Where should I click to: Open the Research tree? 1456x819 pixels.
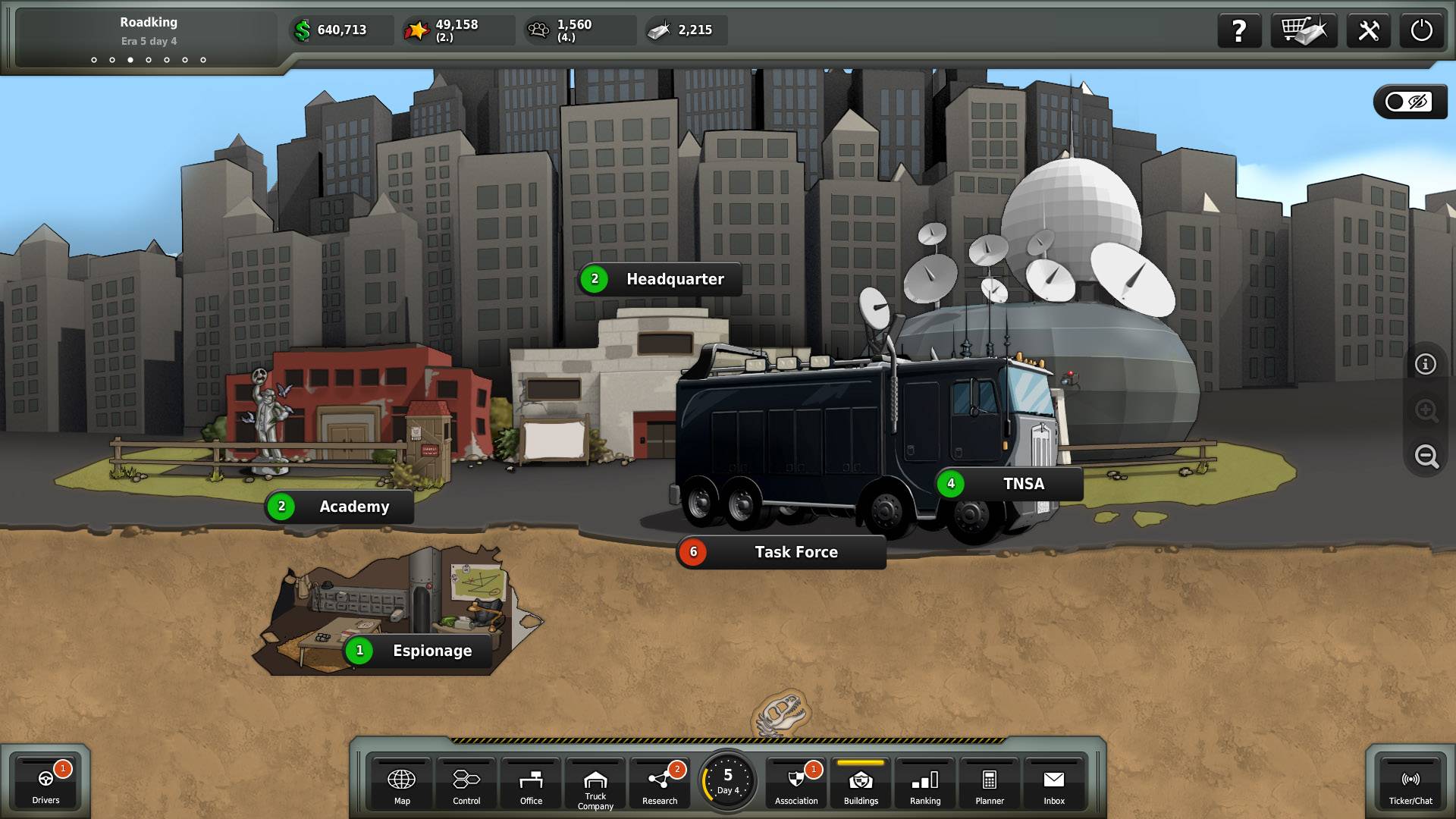[x=660, y=784]
